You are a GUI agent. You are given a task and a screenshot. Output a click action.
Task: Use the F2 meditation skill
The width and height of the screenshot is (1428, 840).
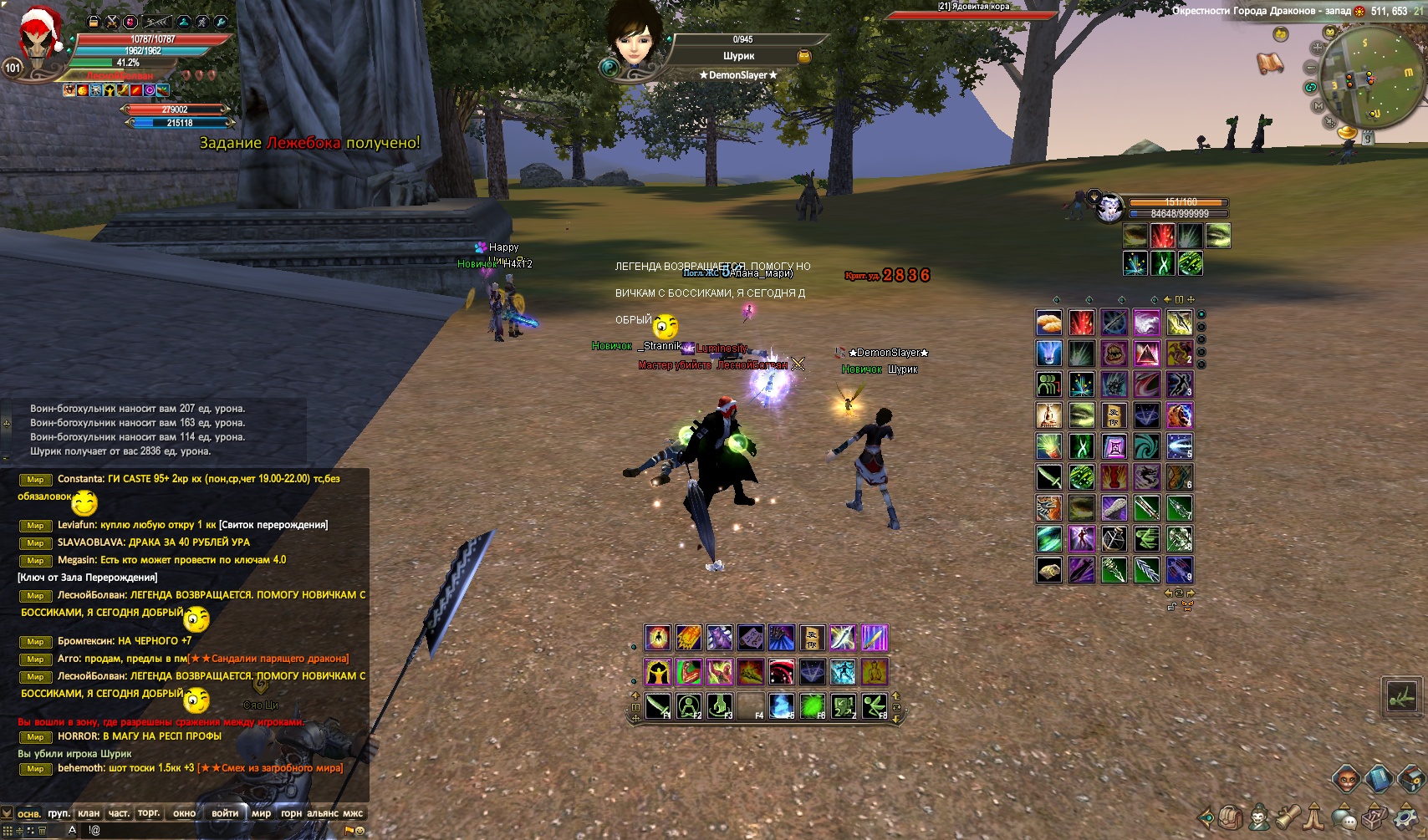(x=689, y=707)
